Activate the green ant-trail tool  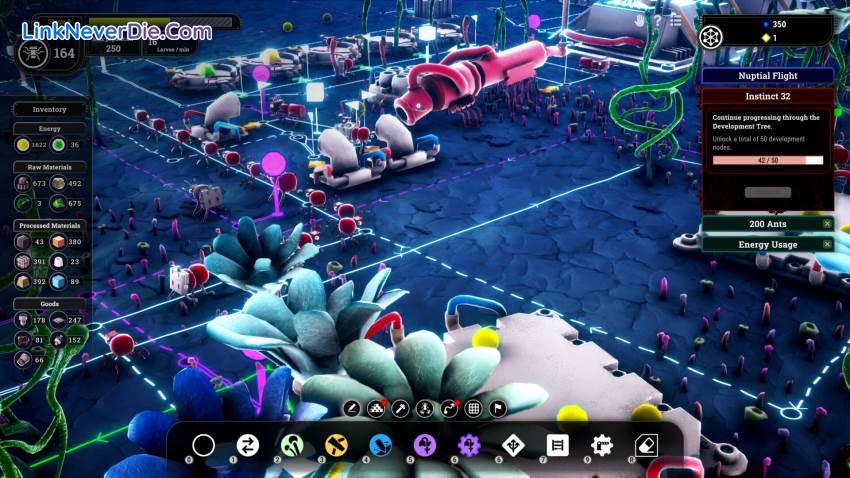(291, 446)
